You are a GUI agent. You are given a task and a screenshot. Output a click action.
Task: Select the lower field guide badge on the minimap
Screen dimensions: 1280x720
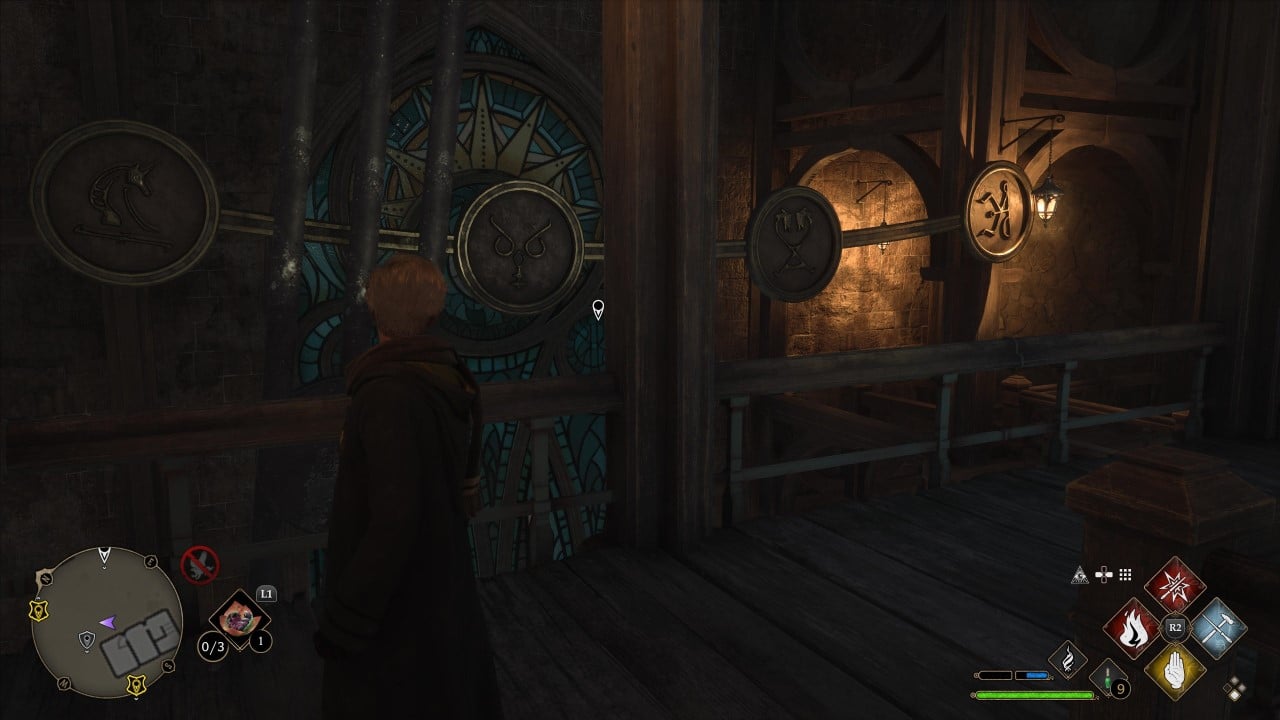[135, 685]
